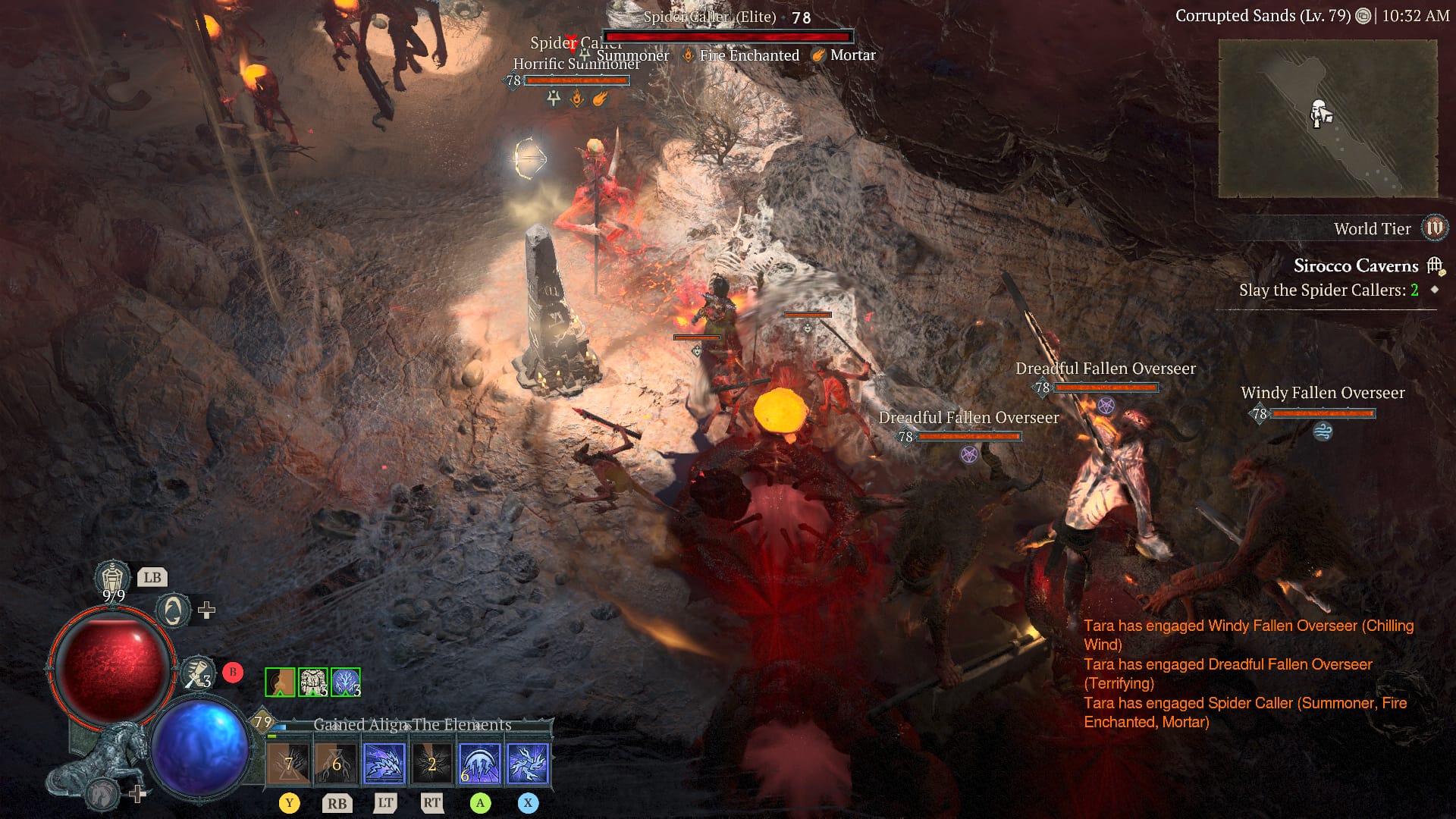Screen dimensions: 1456x819
Task: Click the seasonal lantern icon showing 9/9
Action: click(111, 576)
